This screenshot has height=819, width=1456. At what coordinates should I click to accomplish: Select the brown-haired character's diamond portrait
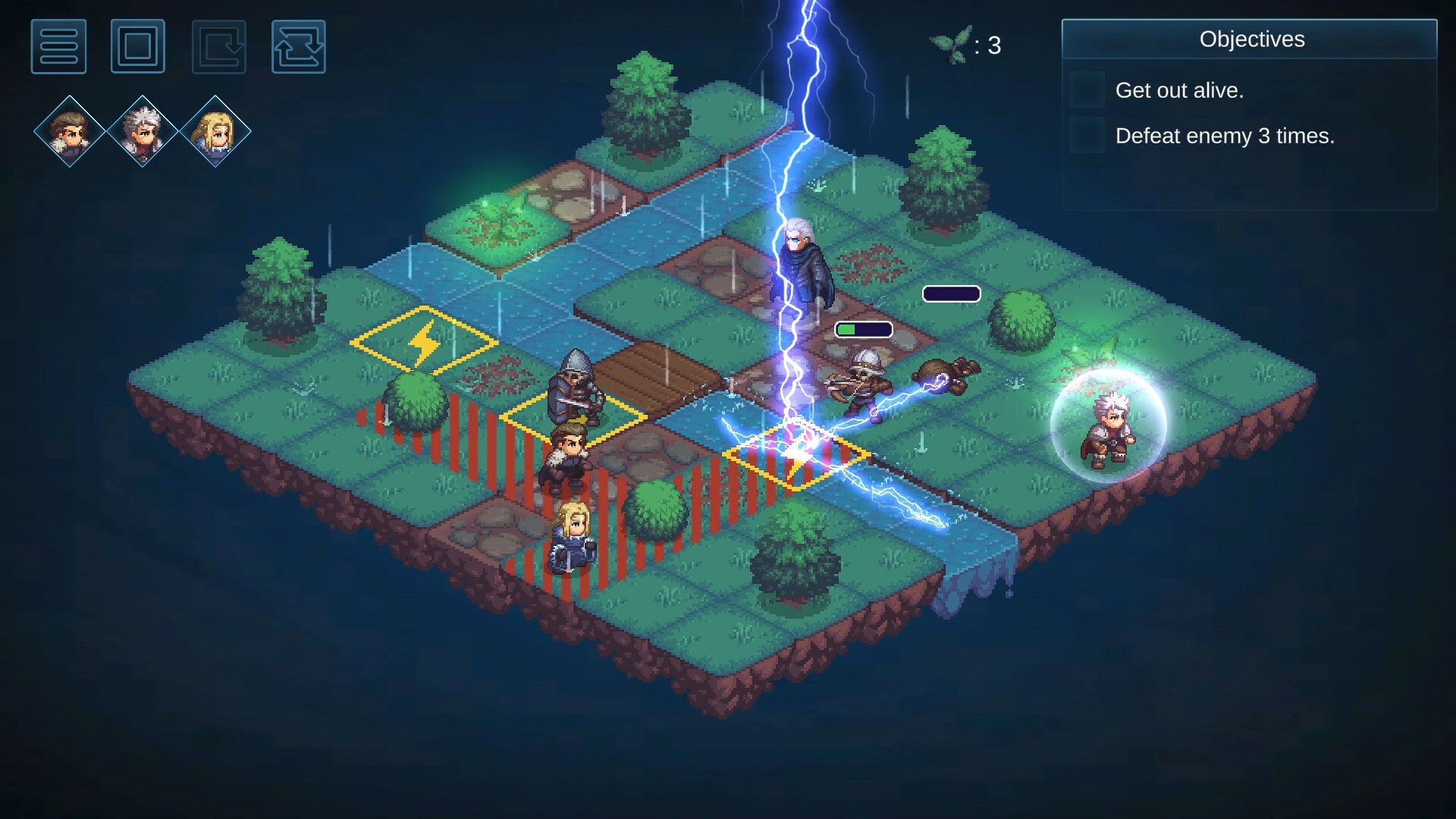[x=68, y=130]
